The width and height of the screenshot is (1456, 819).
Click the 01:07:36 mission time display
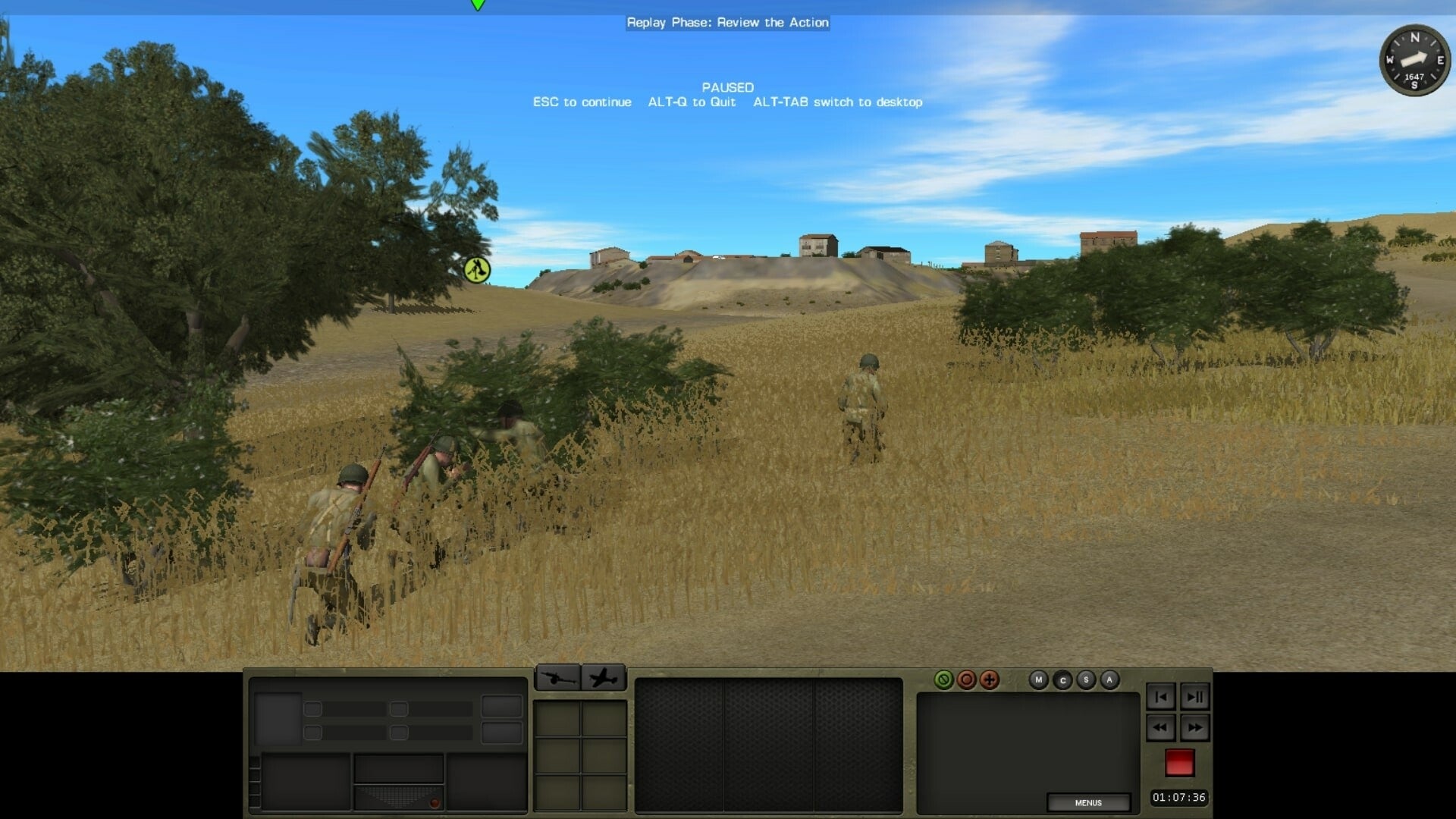point(1180,798)
